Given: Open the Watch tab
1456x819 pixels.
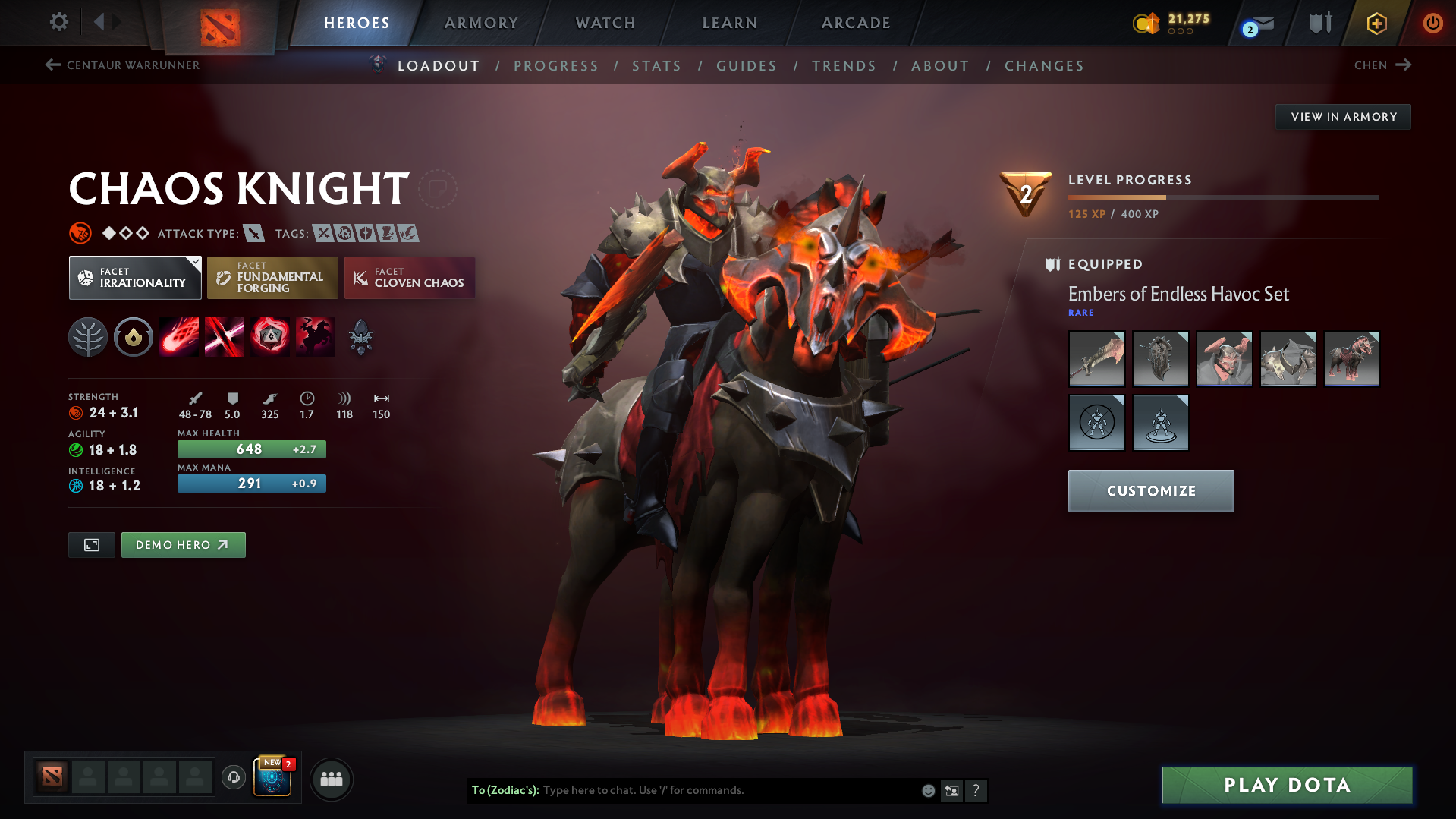Looking at the screenshot, I should (x=605, y=23).
